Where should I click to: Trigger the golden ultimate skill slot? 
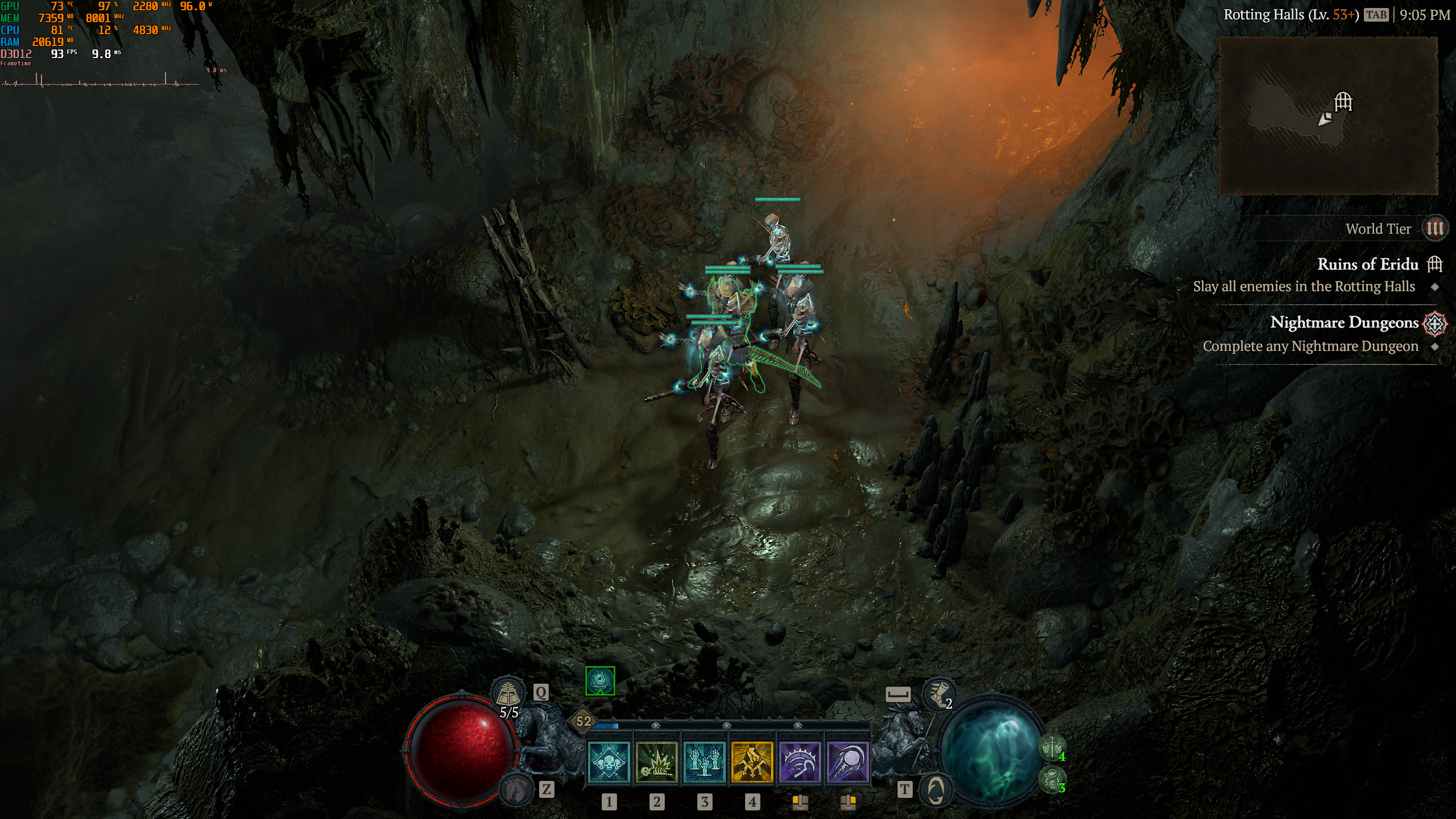[752, 762]
